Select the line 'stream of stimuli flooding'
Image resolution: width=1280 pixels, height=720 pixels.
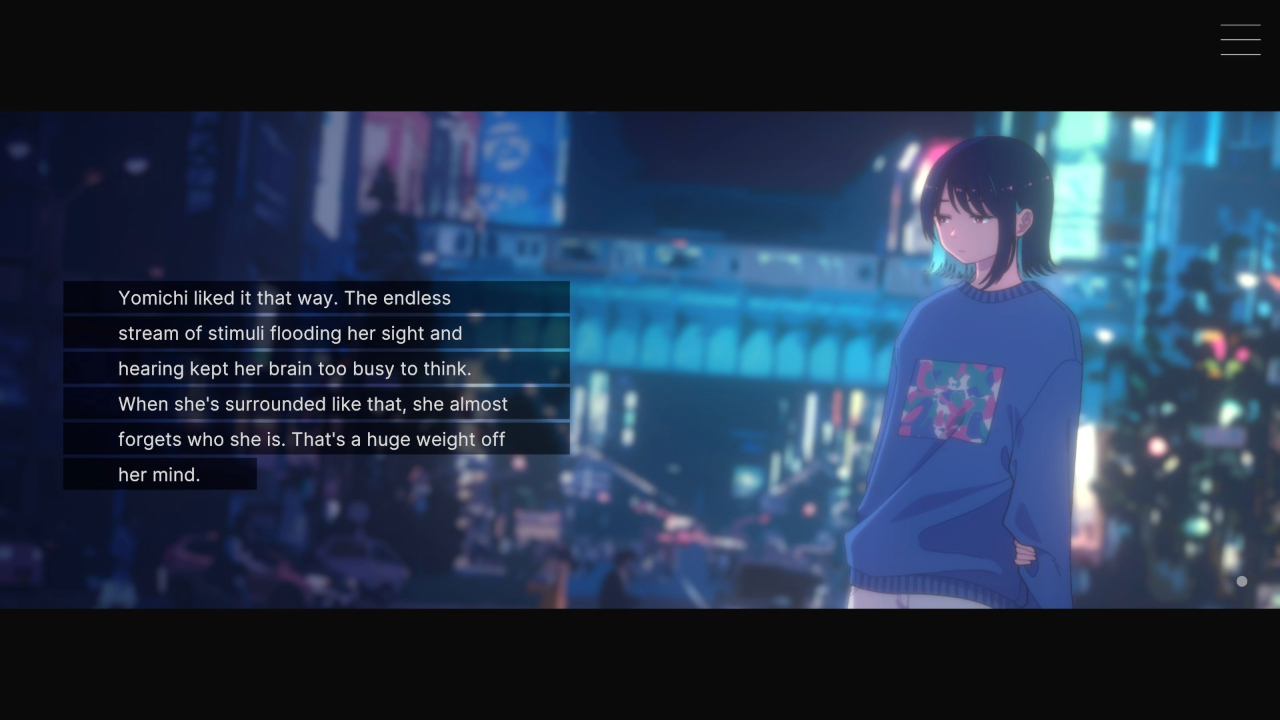tap(290, 333)
